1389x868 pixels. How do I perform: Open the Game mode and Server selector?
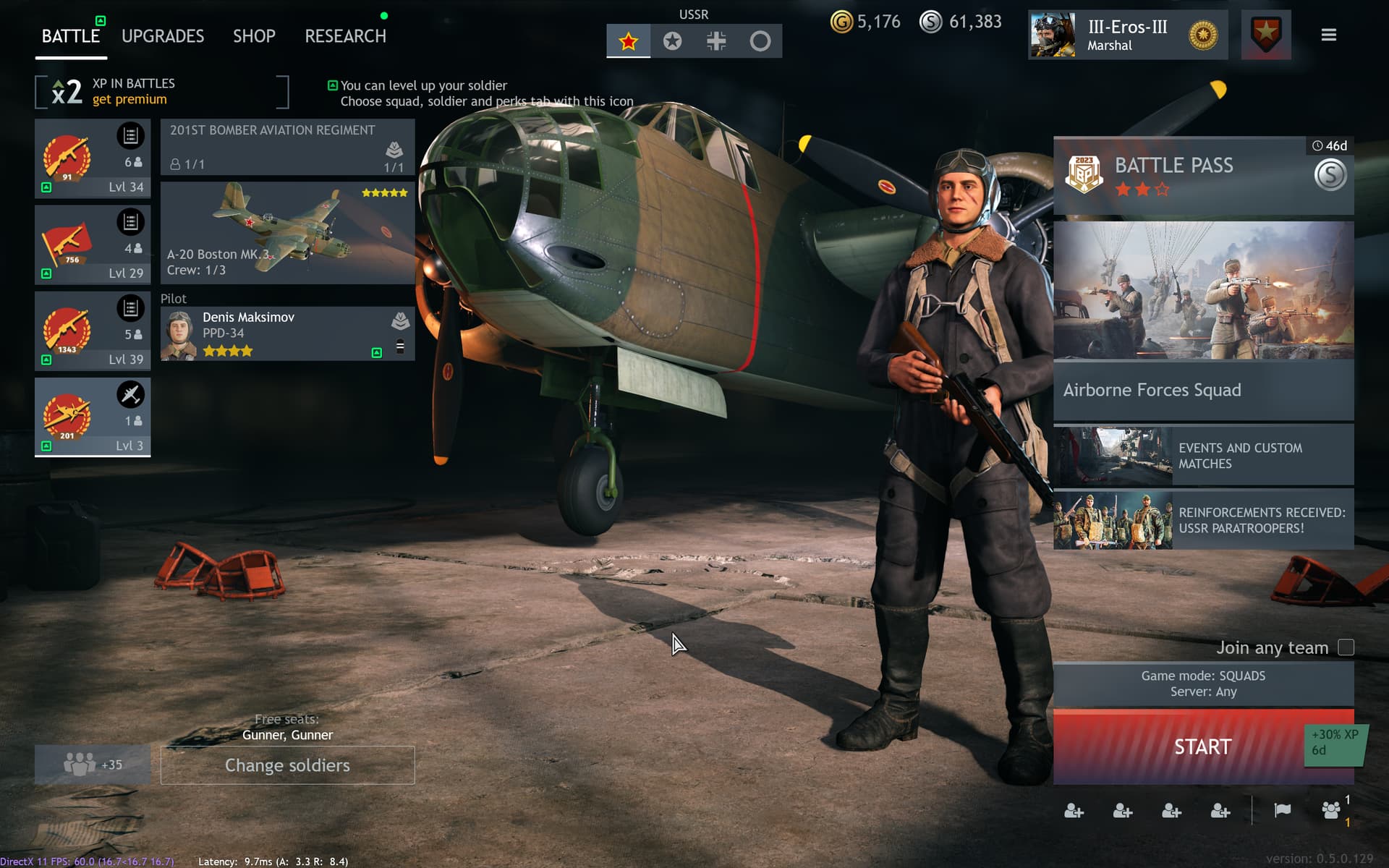pyautogui.click(x=1202, y=684)
